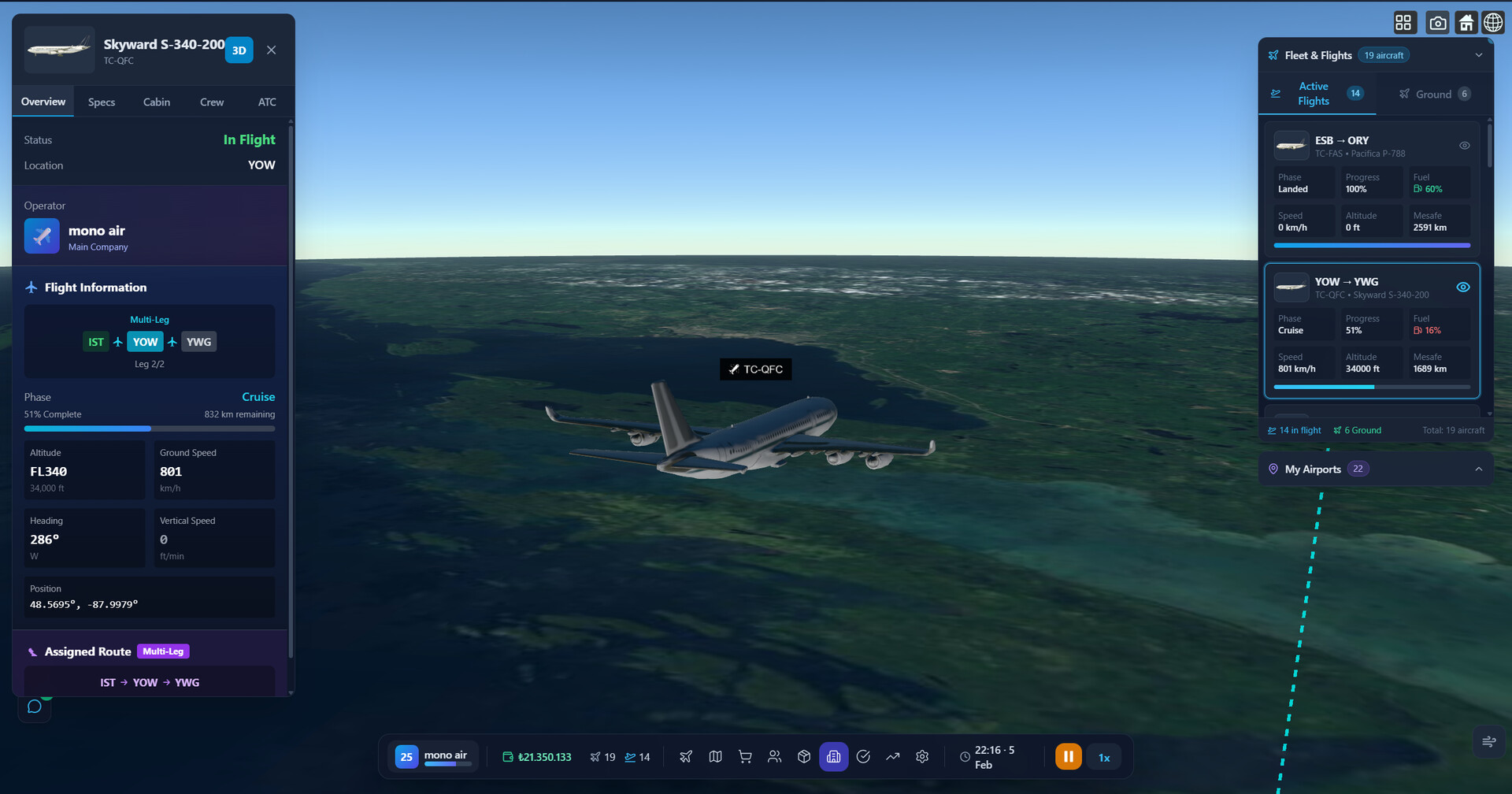The width and height of the screenshot is (1512, 794).
Task: Take a screenshot with the camera icon
Action: tap(1437, 22)
